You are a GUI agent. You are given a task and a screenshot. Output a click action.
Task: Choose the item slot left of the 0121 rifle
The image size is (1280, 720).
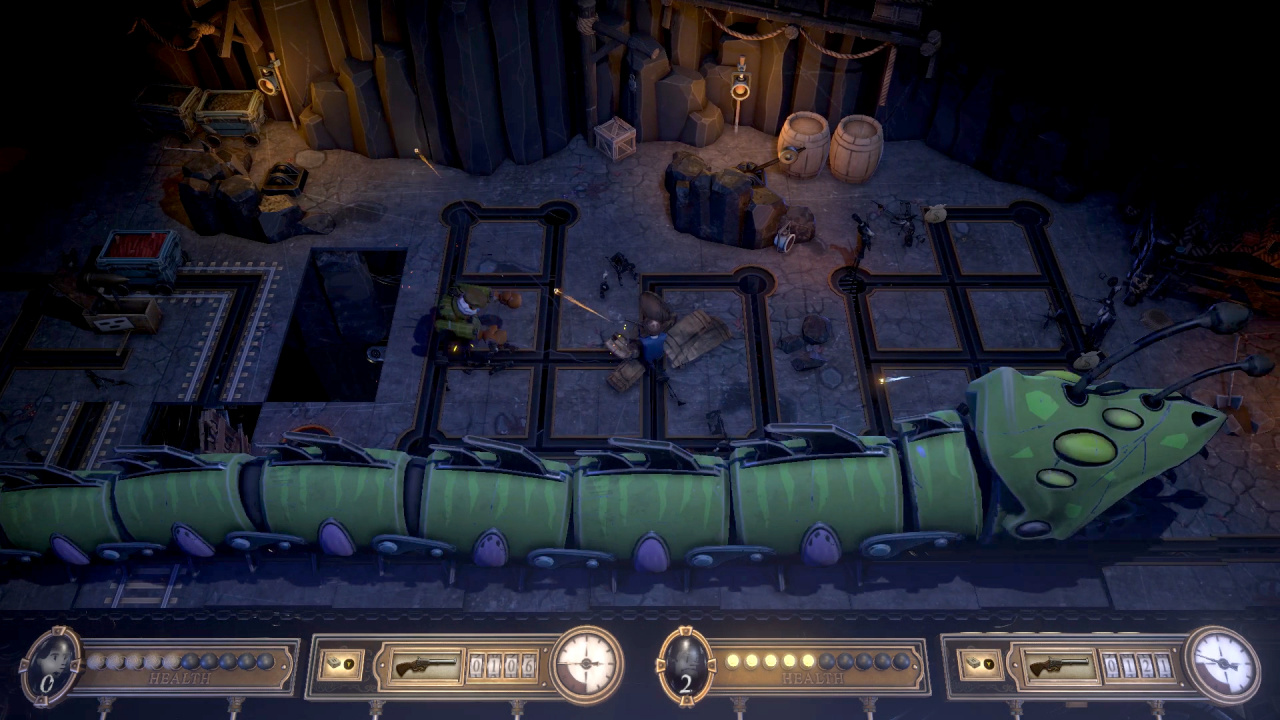[x=977, y=665]
